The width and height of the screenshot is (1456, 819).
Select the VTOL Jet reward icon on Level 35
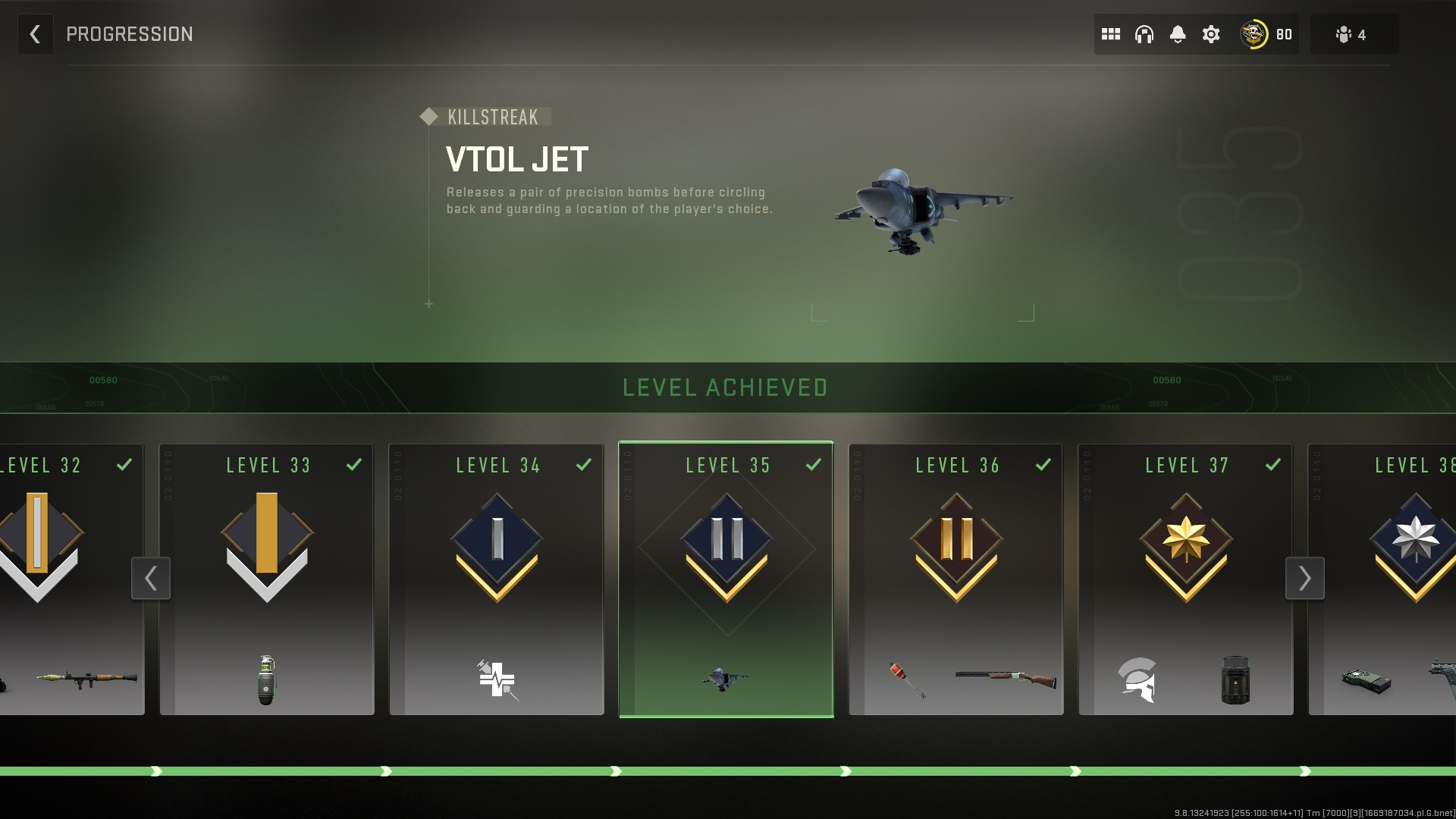tap(726, 680)
